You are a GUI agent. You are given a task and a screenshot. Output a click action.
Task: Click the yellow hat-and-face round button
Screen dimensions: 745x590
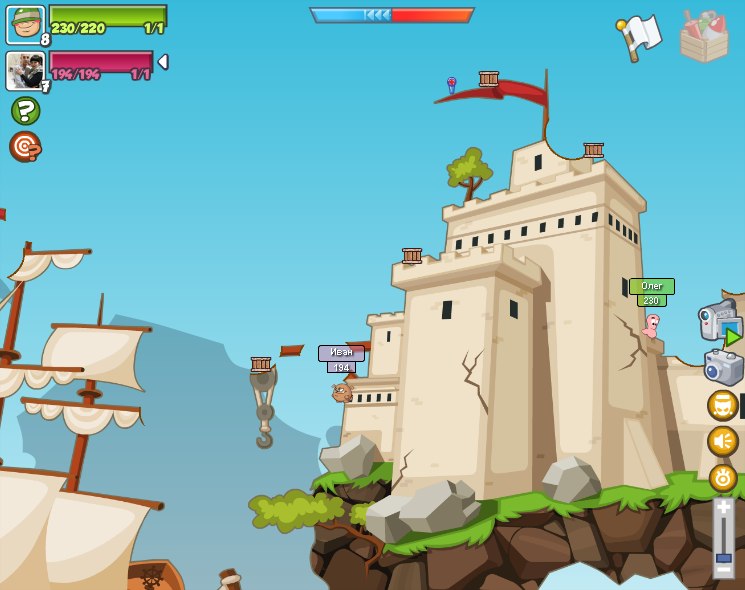tap(722, 405)
